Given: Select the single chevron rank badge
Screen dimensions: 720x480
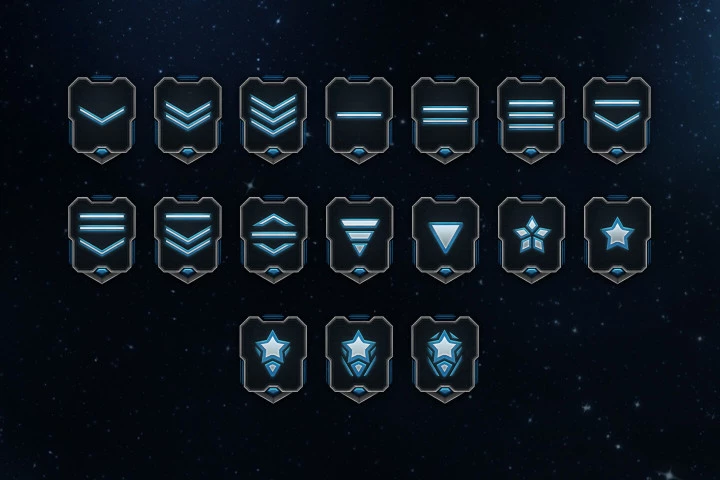Looking at the screenshot, I should (102, 116).
